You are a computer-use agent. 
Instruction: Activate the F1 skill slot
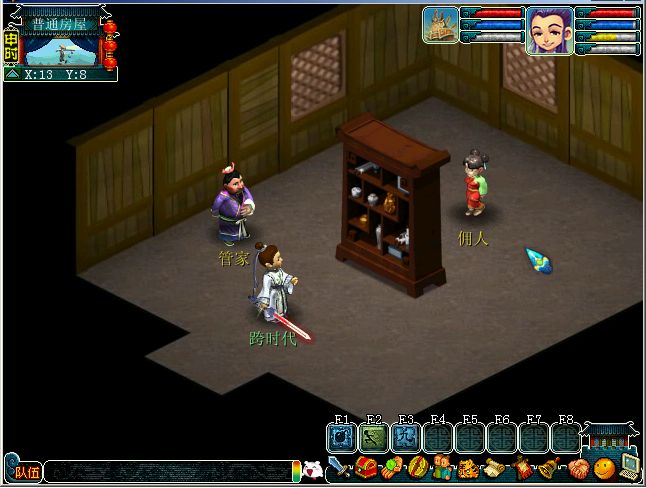pyautogui.click(x=342, y=437)
